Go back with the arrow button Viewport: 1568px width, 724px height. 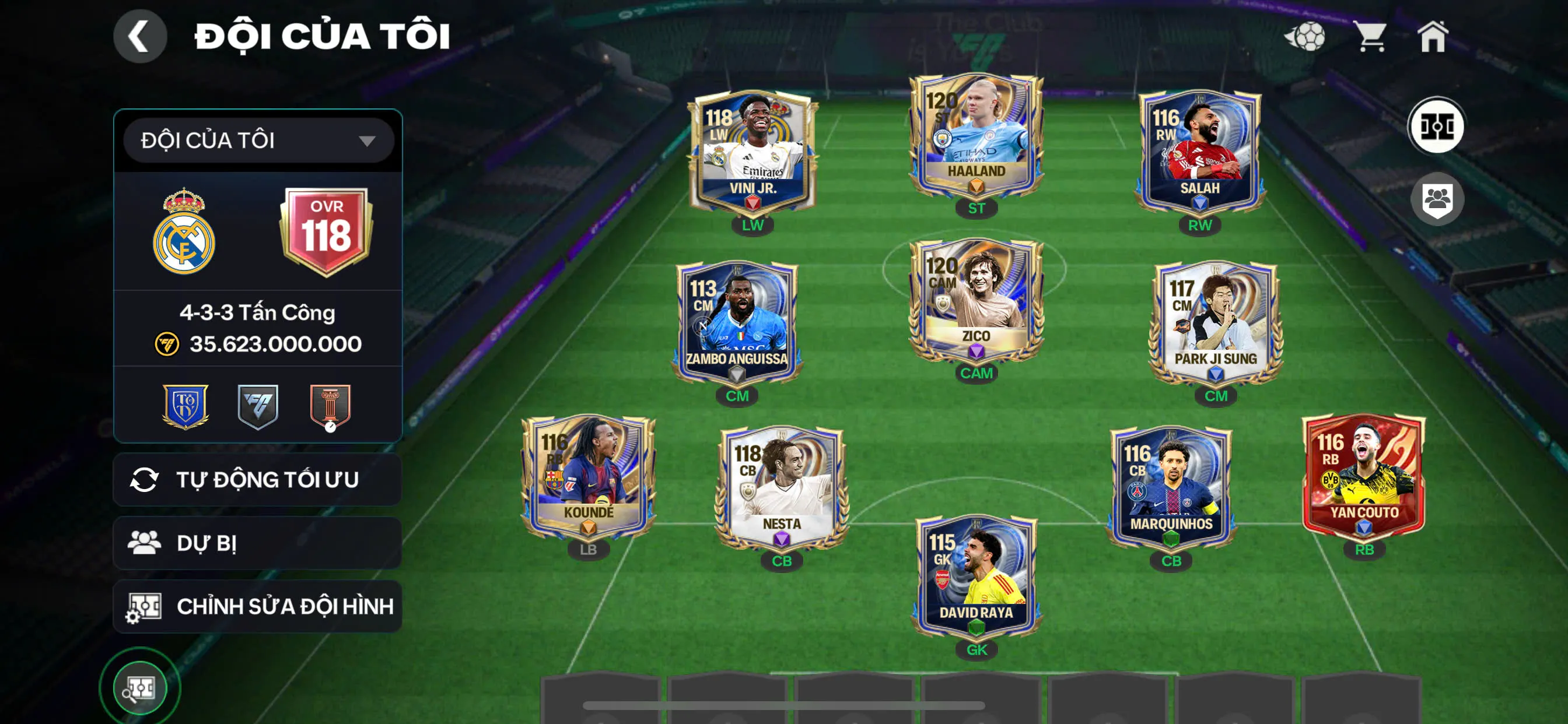click(140, 36)
